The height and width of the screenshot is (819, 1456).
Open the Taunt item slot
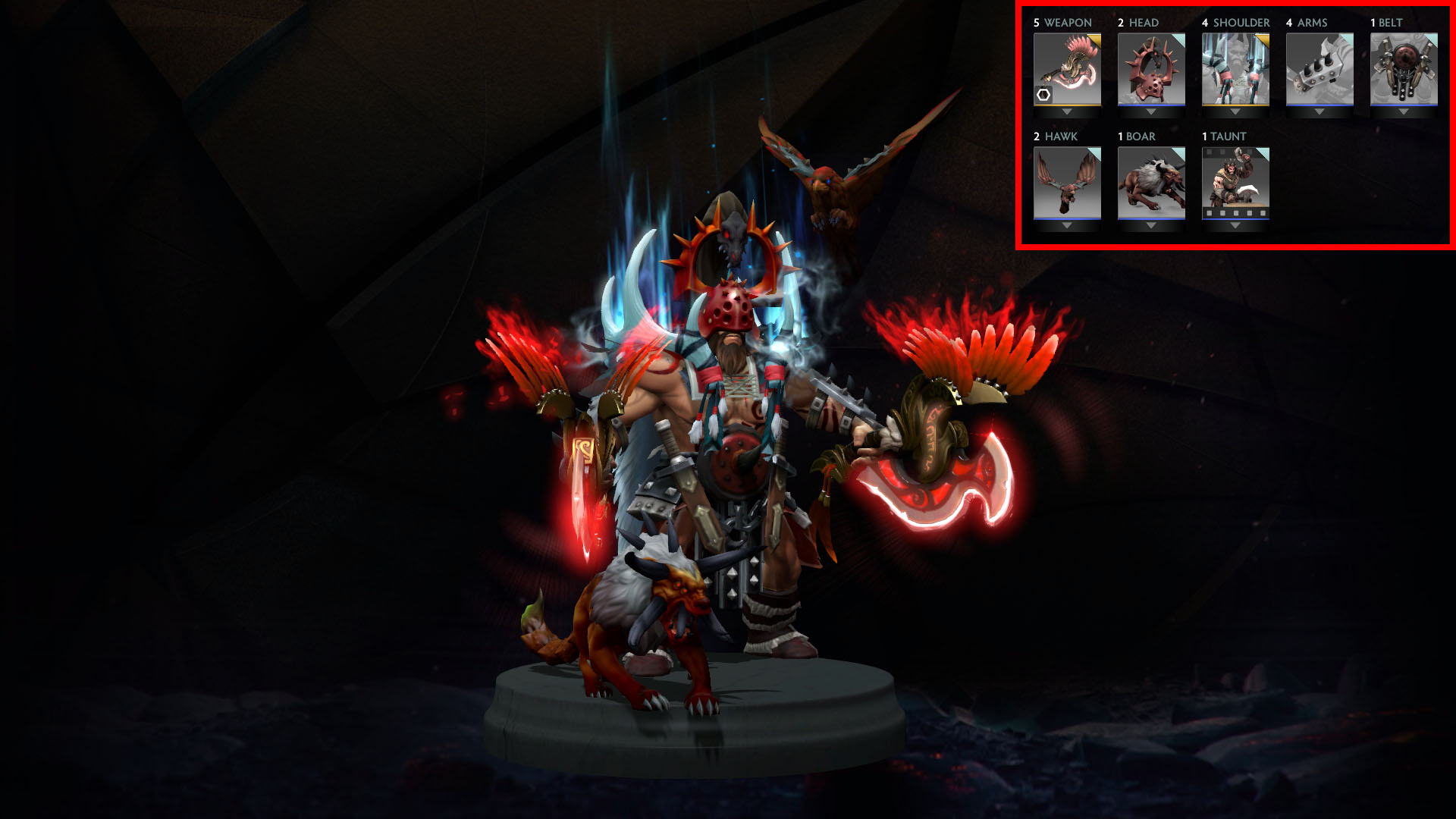click(x=1235, y=182)
